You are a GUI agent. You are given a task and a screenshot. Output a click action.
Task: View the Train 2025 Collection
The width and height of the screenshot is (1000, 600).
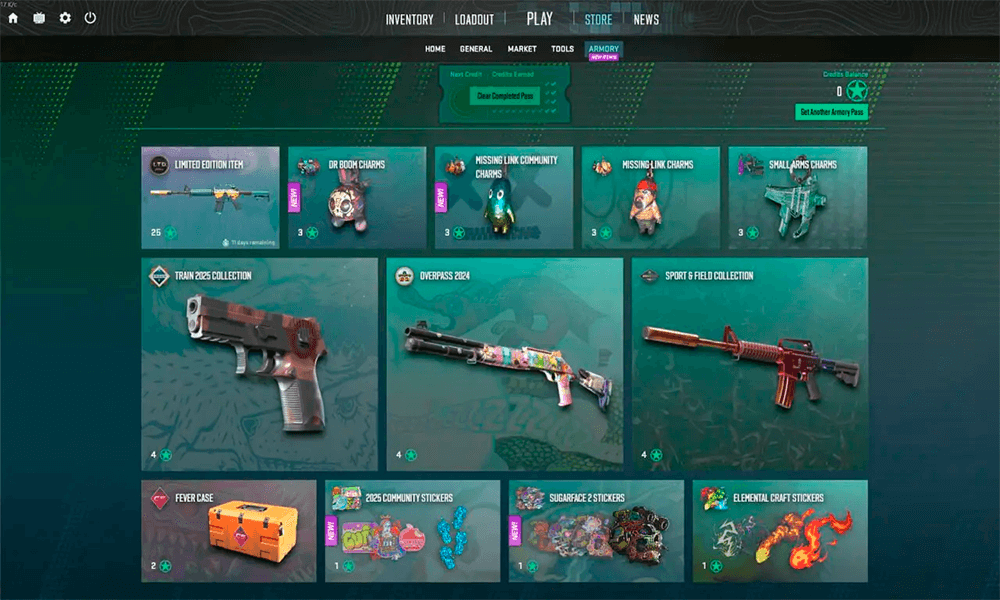259,364
